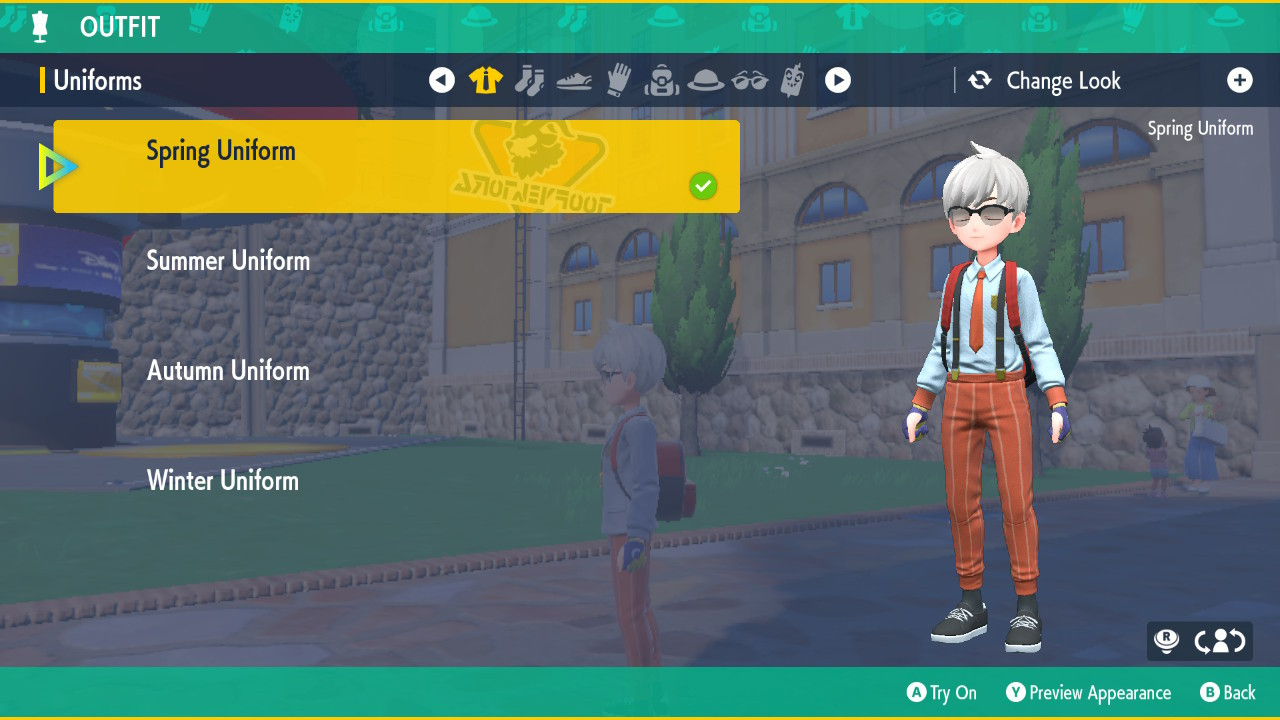Screen dimensions: 1280x720
Task: Click the green checkmark on Spring Uniform
Action: tap(703, 186)
